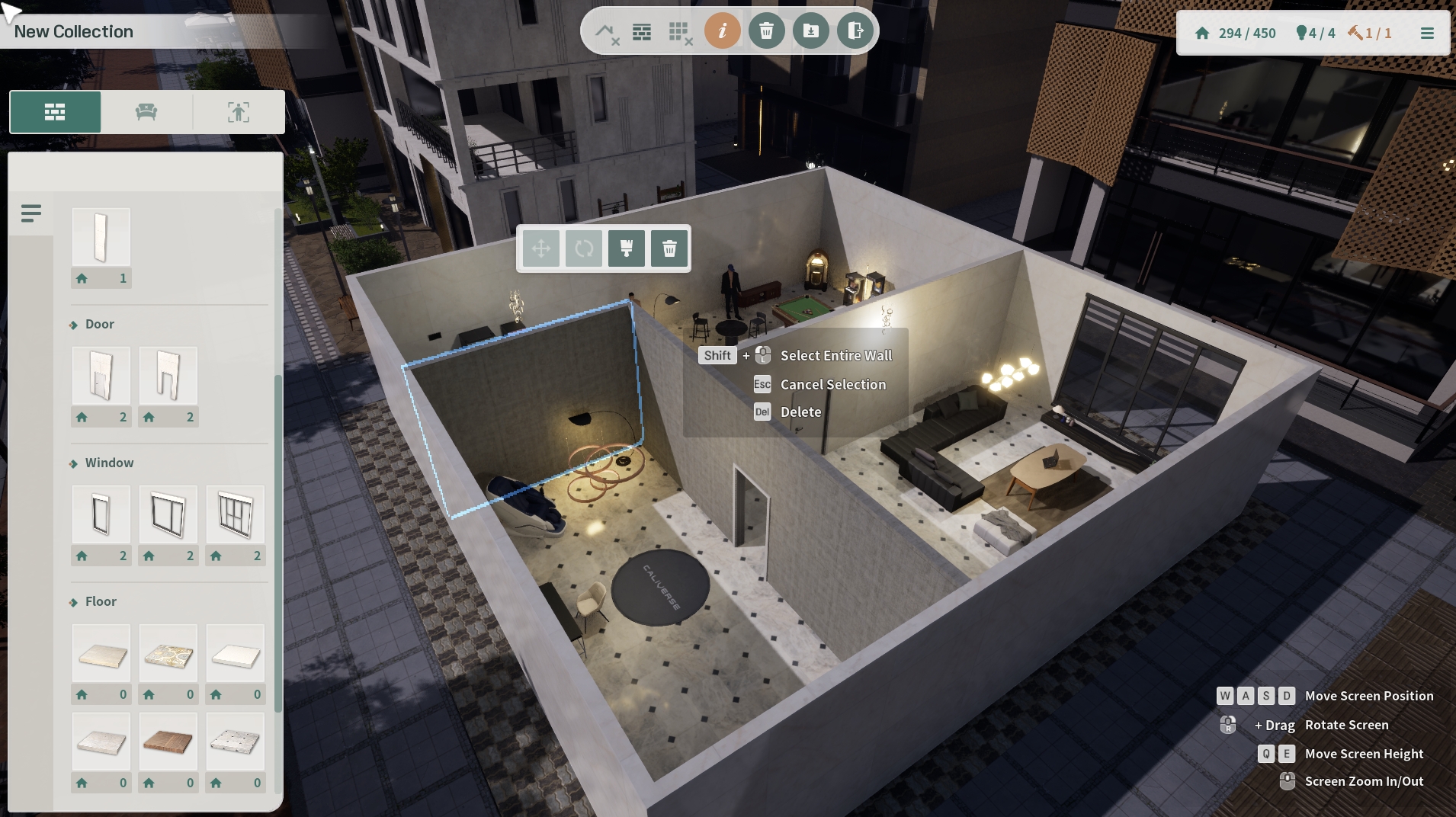Toggle the category list menu icon
Image resolution: width=1456 pixels, height=817 pixels.
tap(31, 213)
